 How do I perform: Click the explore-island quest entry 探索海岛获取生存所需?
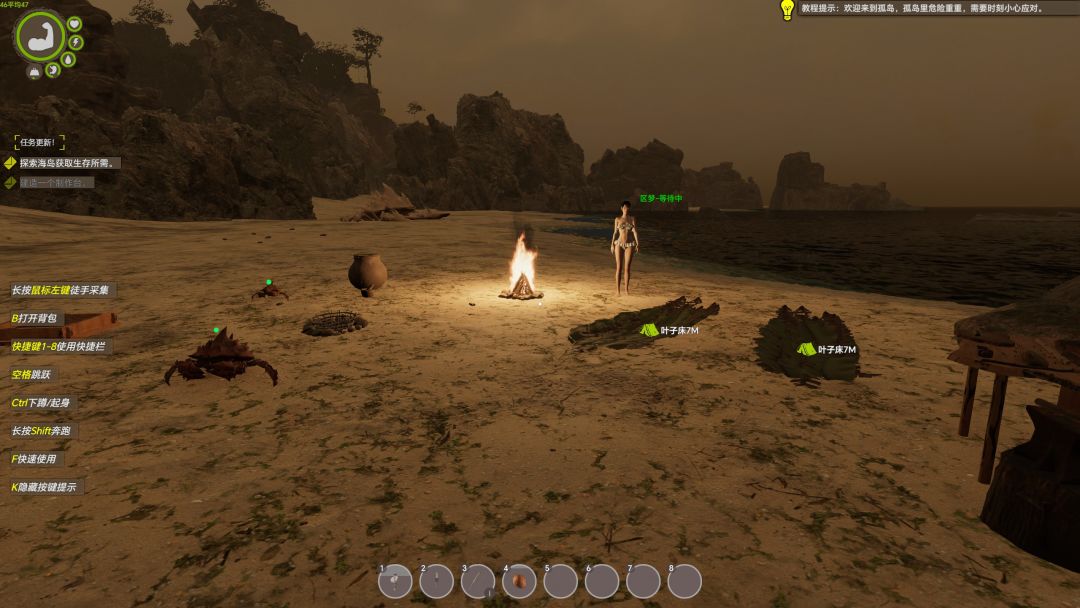tap(70, 163)
